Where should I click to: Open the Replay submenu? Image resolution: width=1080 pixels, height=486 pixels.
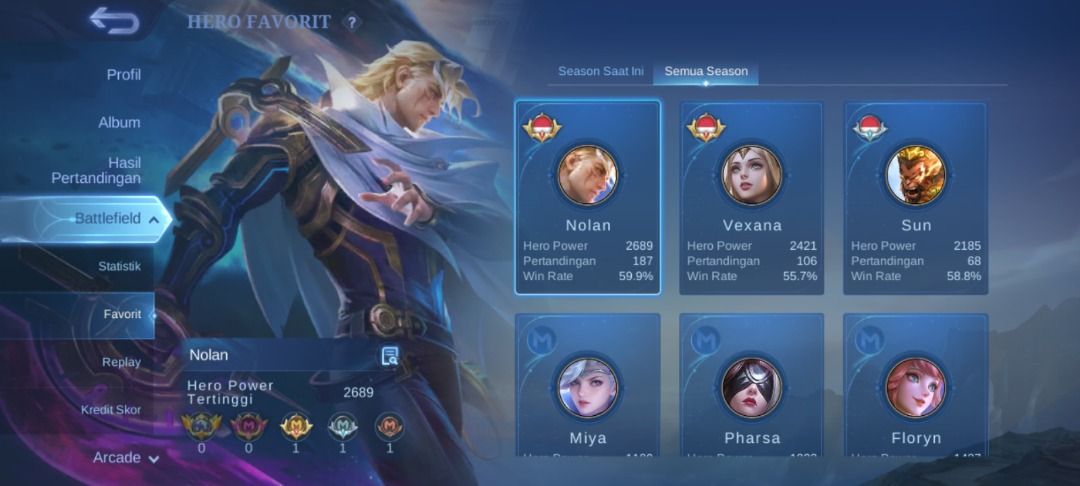(121, 362)
